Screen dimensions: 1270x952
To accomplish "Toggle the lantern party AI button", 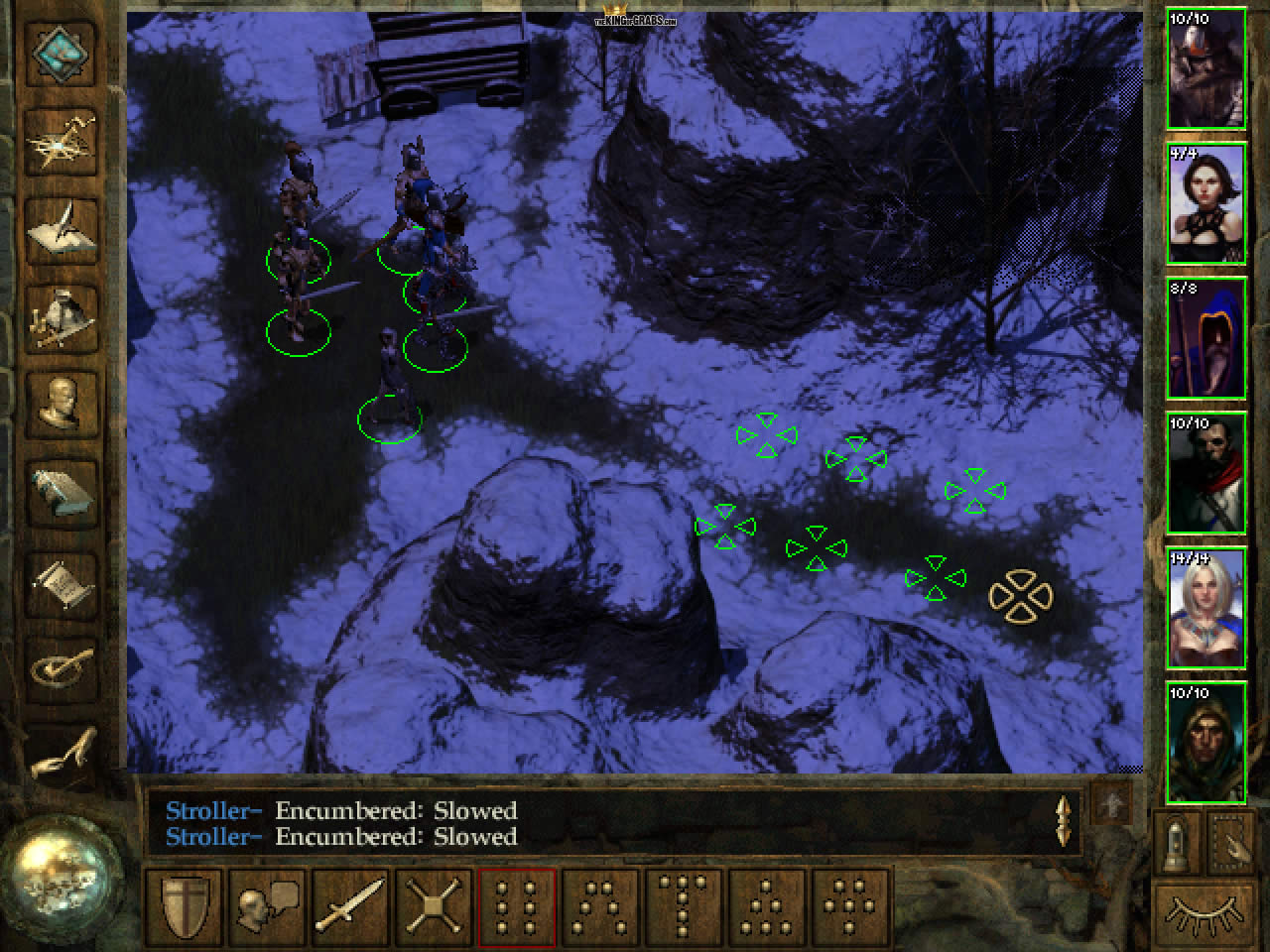I will 1177,842.
